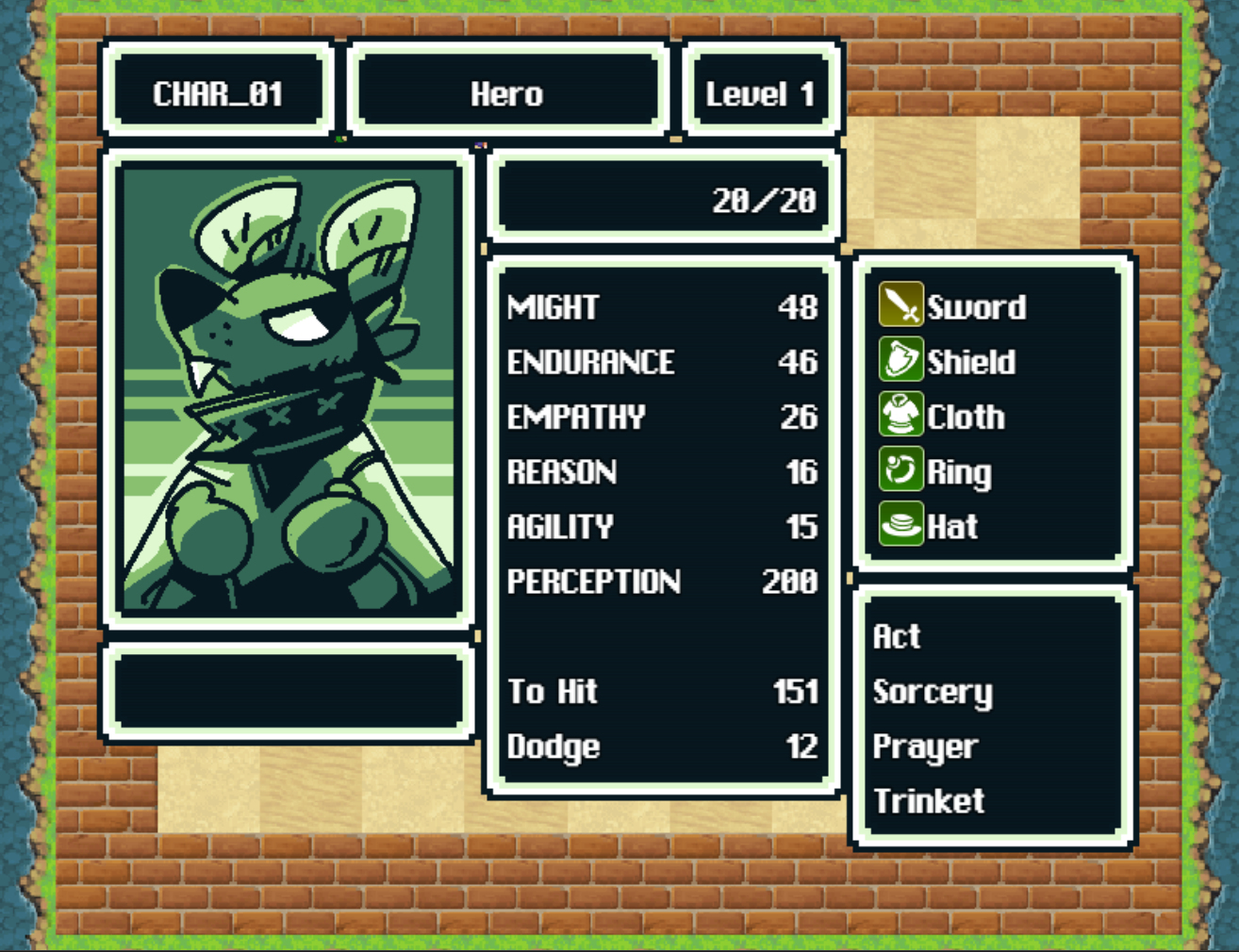1239x952 pixels.
Task: Open the Act command list
Action: (x=897, y=636)
